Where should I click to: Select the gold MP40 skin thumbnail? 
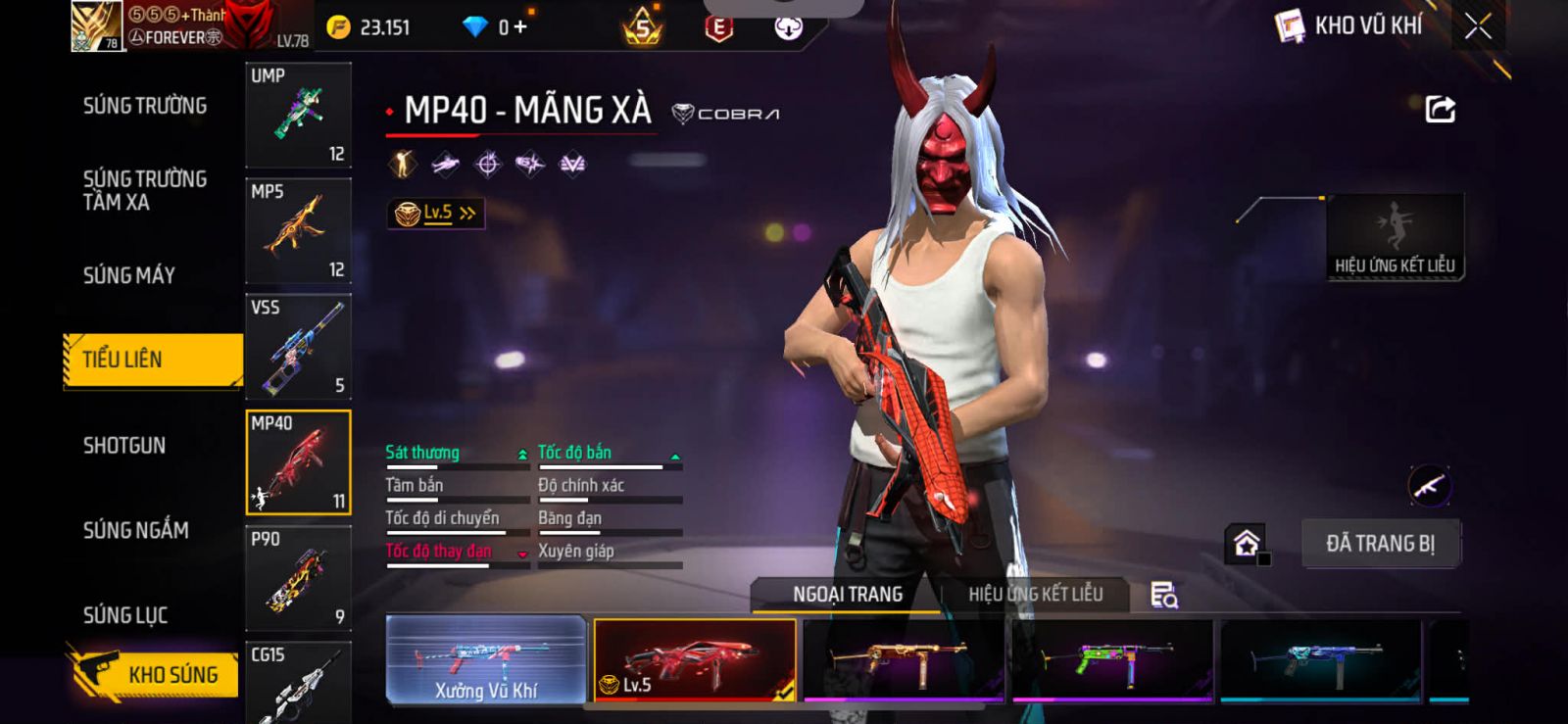903,660
